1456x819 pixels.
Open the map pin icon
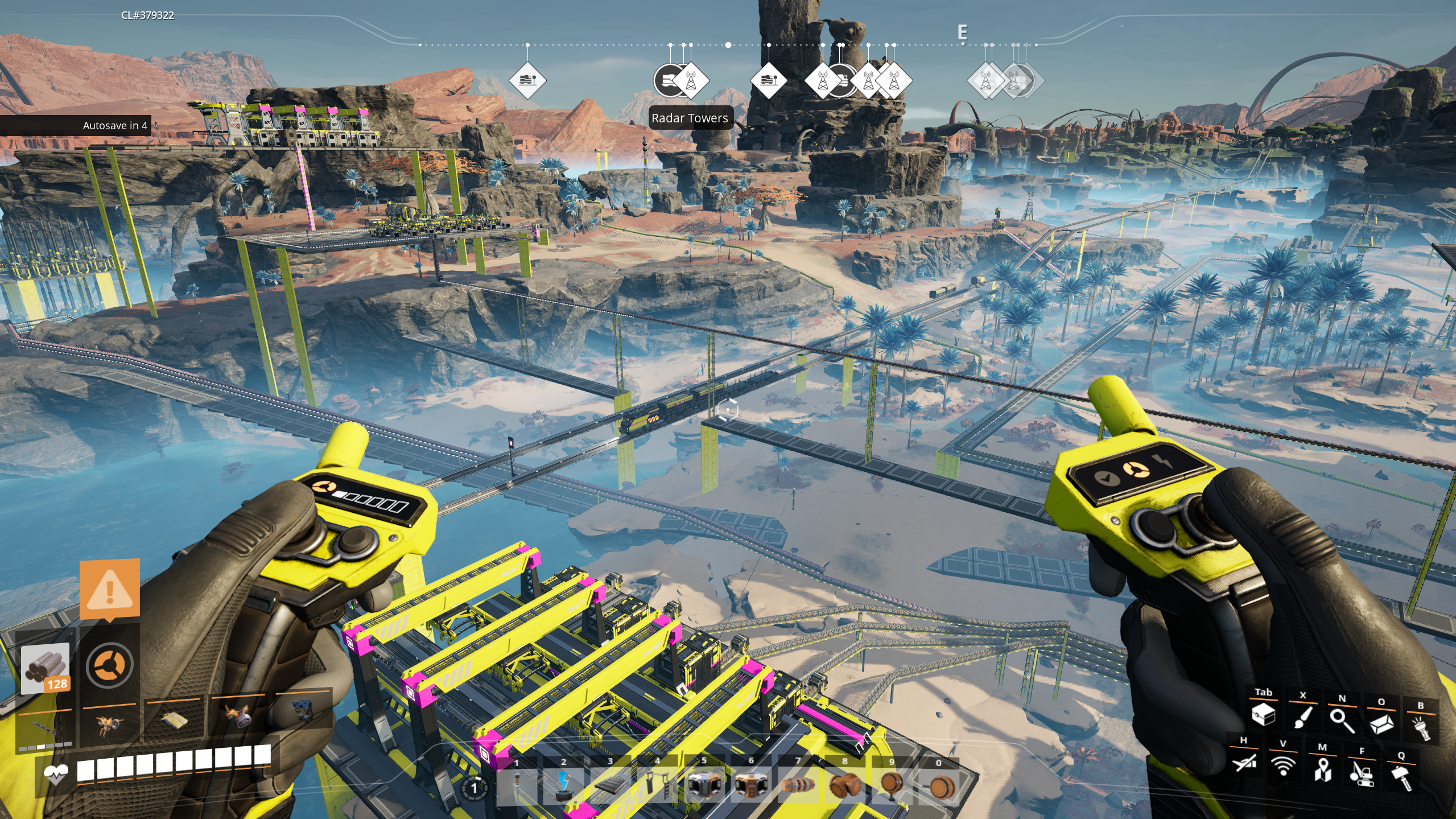point(1322,769)
